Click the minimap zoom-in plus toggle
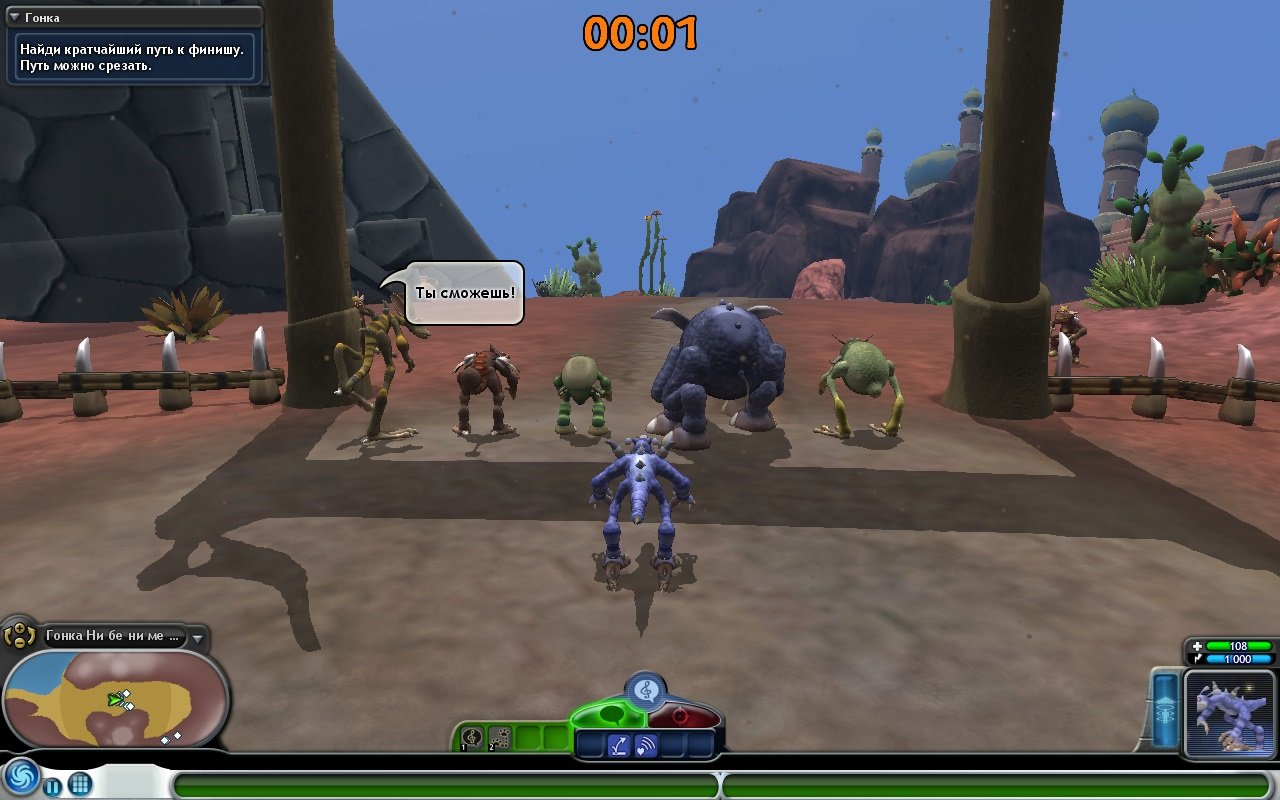This screenshot has height=800, width=1280. pyautogui.click(x=19, y=629)
